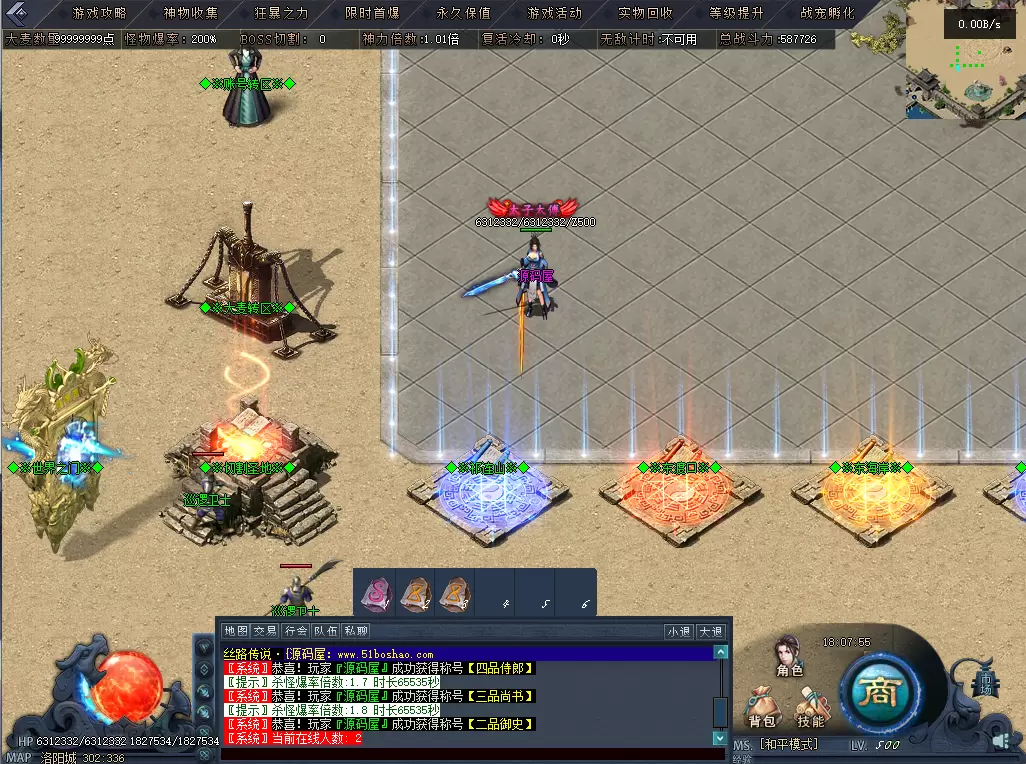Open the 游戏攻略 game guide menu
The width and height of the screenshot is (1026, 764).
click(x=99, y=13)
